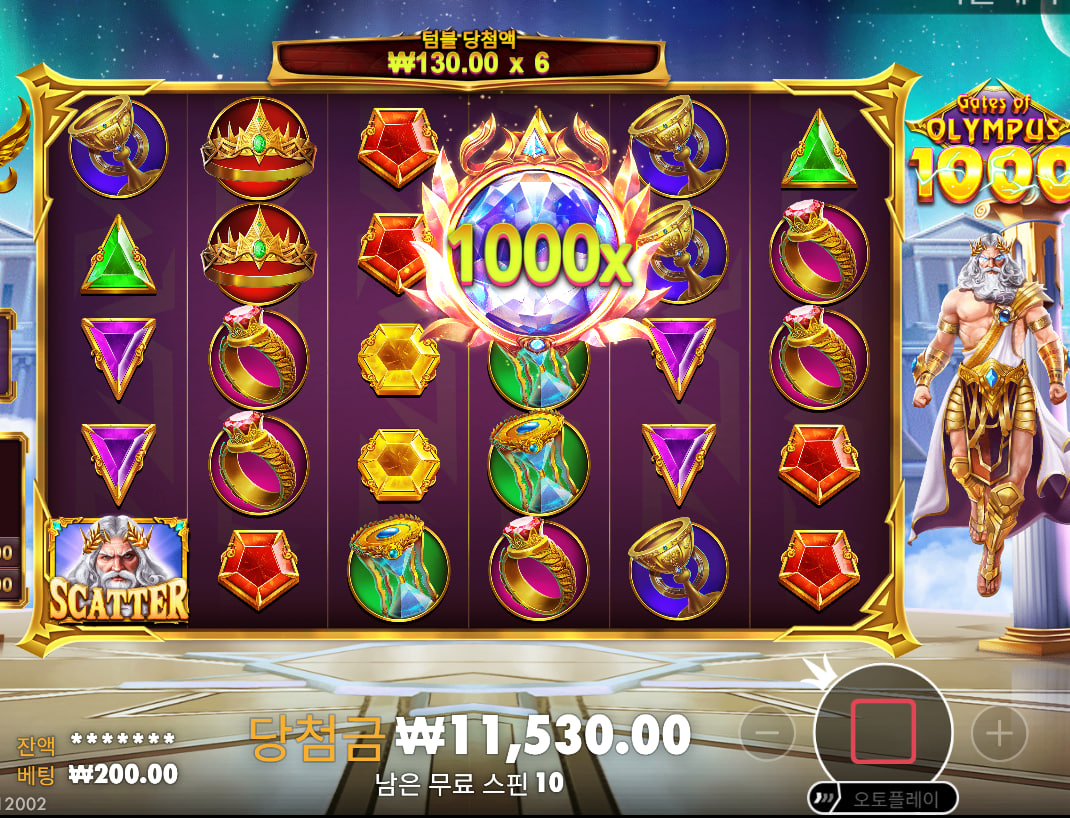Increase the bet with the plus button
1070x818 pixels.
[999, 733]
